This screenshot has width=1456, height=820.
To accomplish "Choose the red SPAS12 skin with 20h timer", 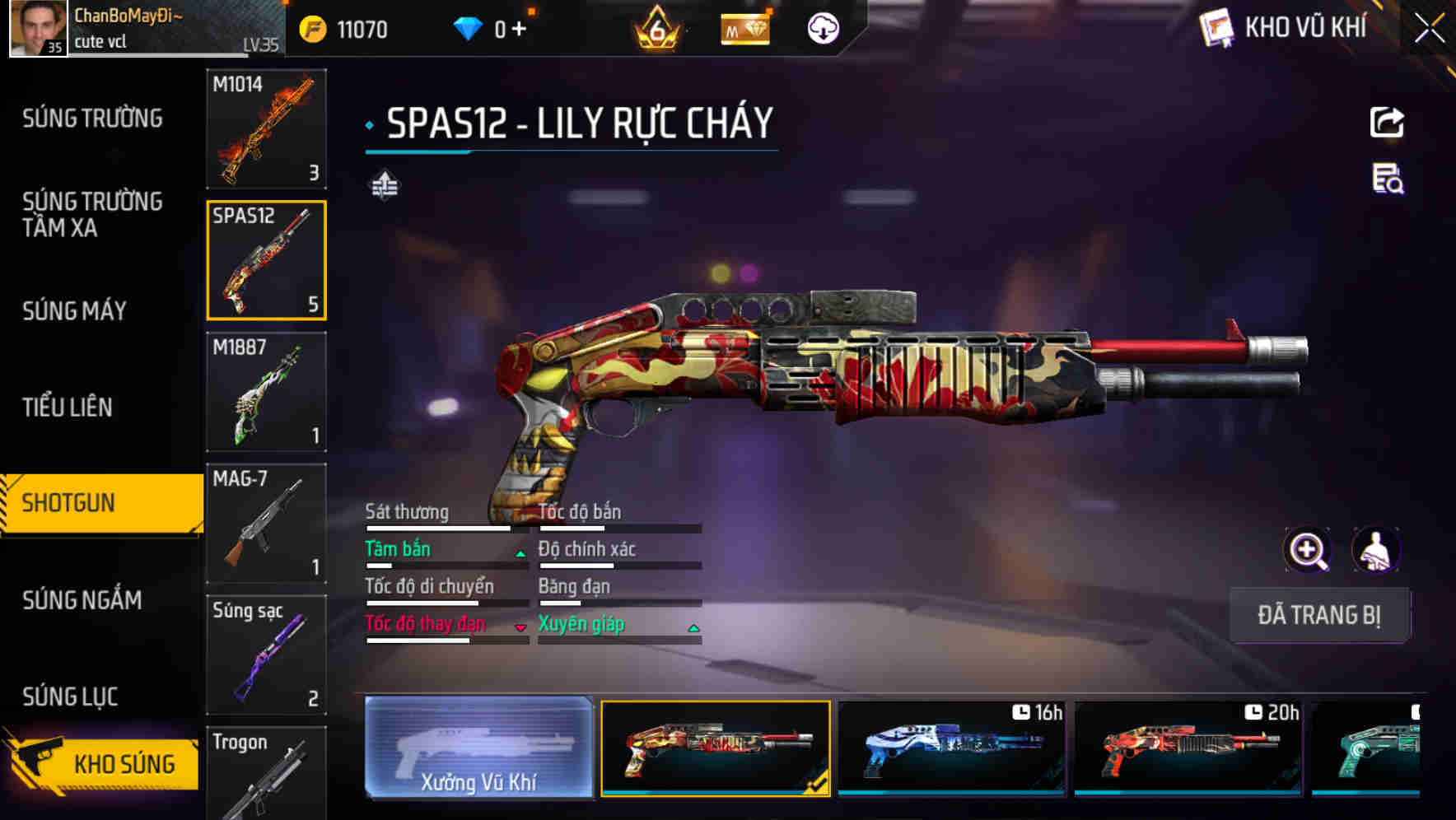I will (1188, 748).
